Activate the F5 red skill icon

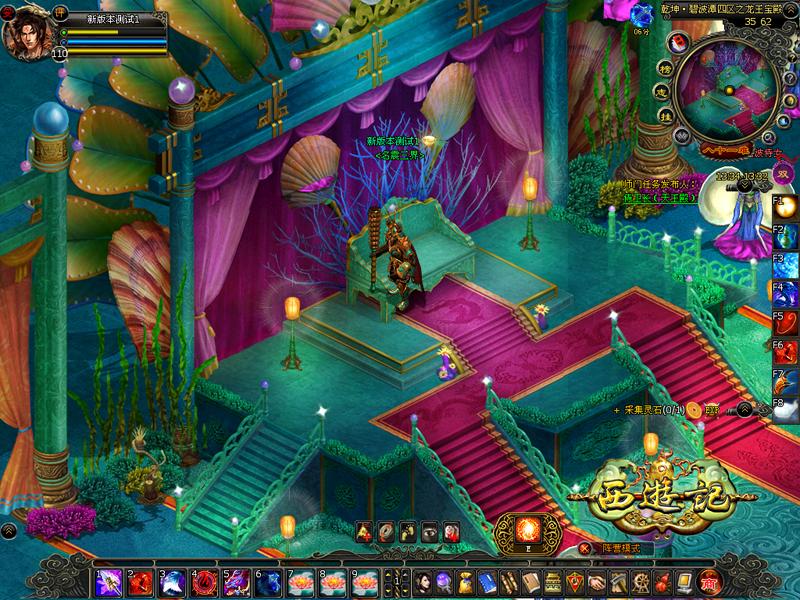(x=788, y=323)
